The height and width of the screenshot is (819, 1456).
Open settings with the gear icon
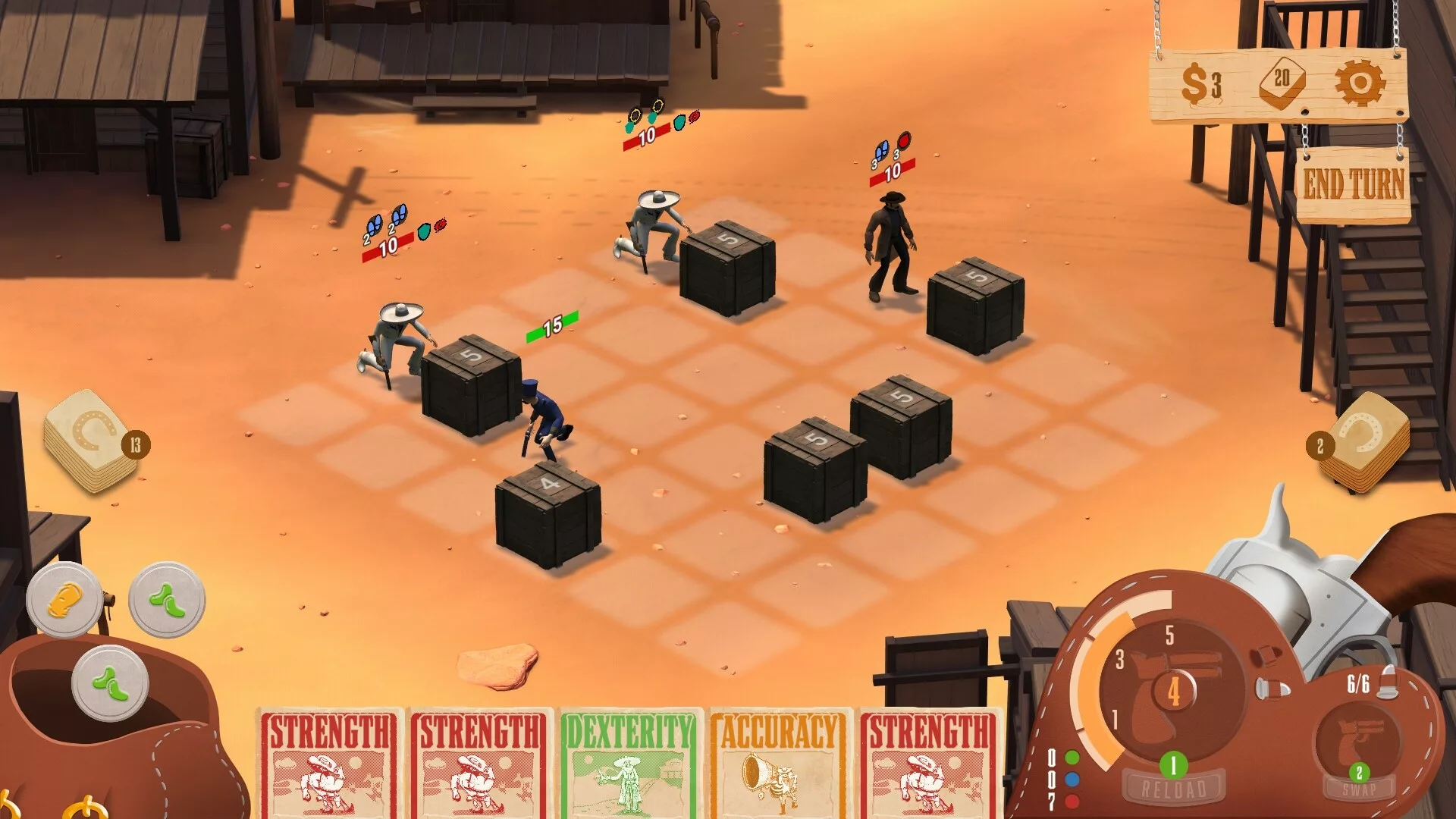1359,82
